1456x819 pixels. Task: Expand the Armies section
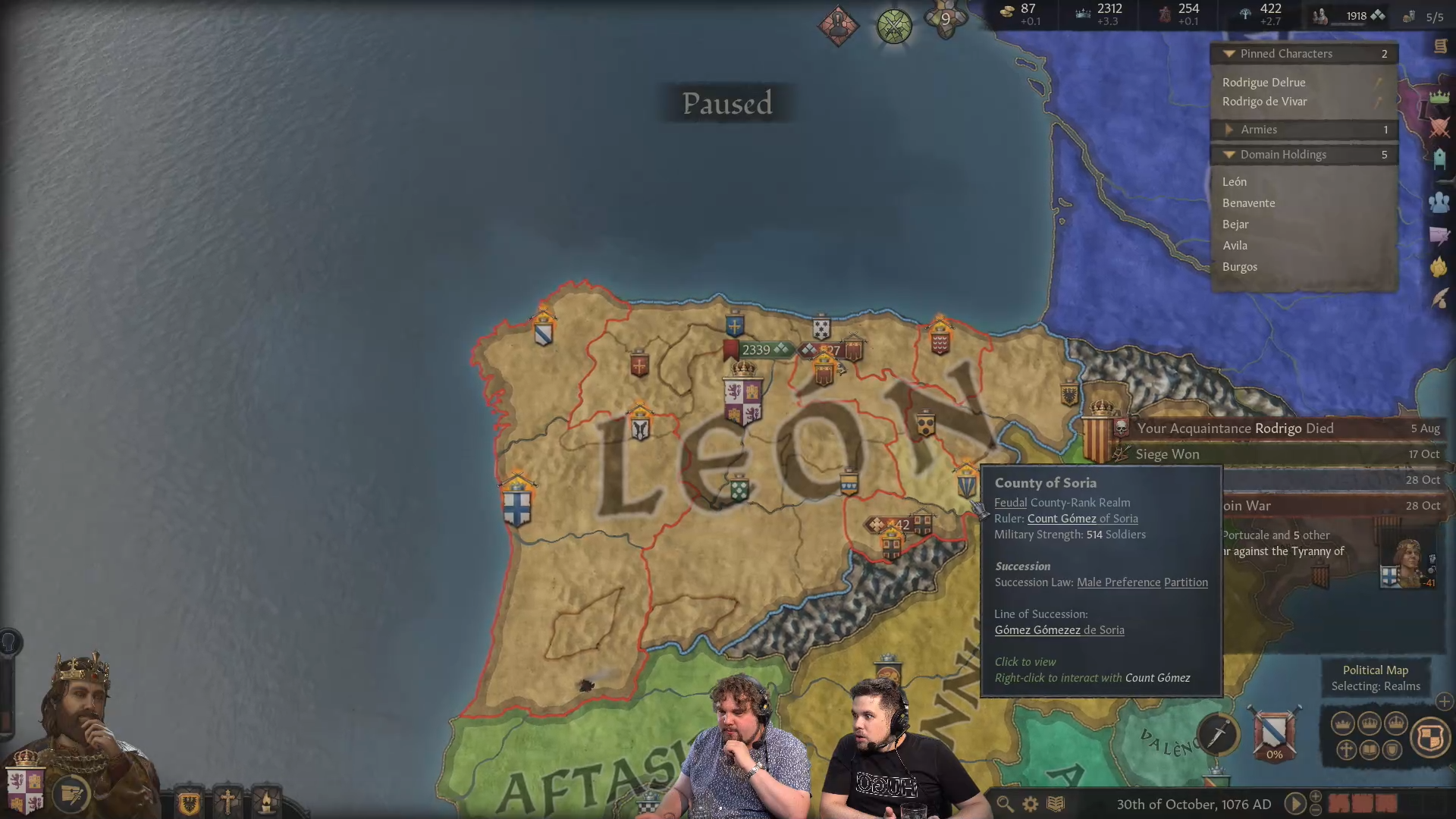coord(1229,129)
